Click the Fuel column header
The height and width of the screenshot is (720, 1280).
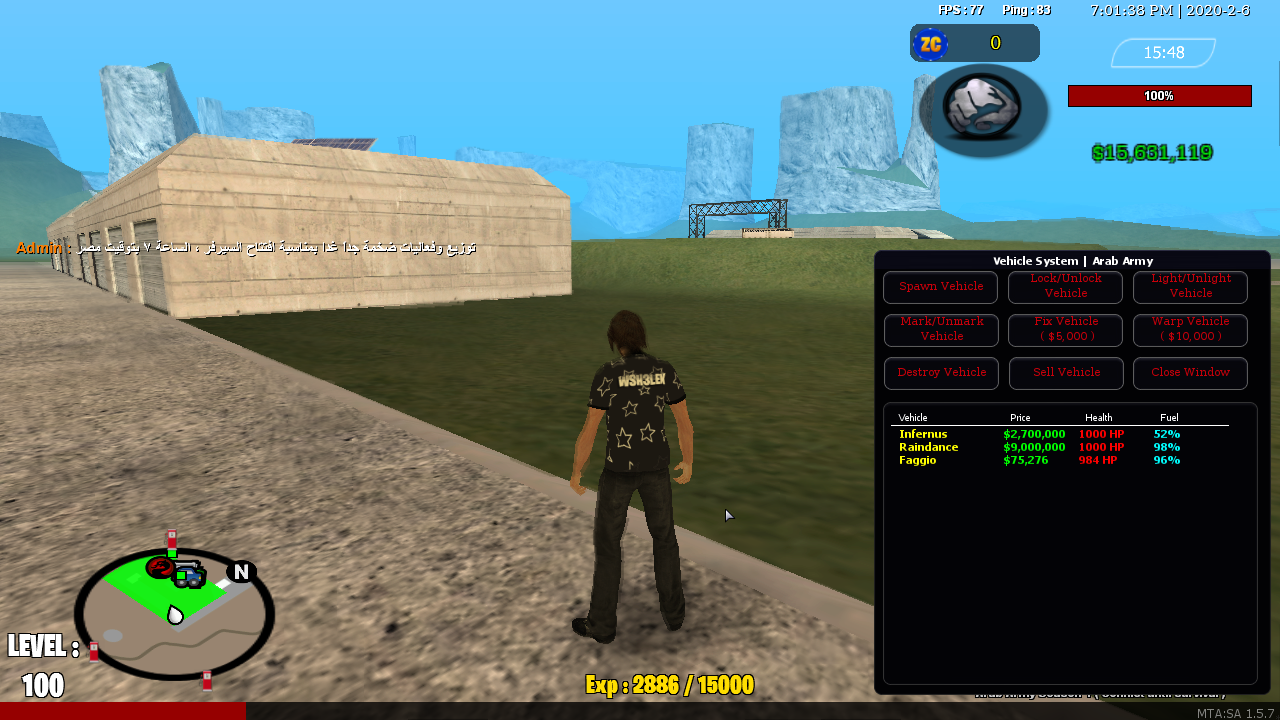pyautogui.click(x=1169, y=417)
